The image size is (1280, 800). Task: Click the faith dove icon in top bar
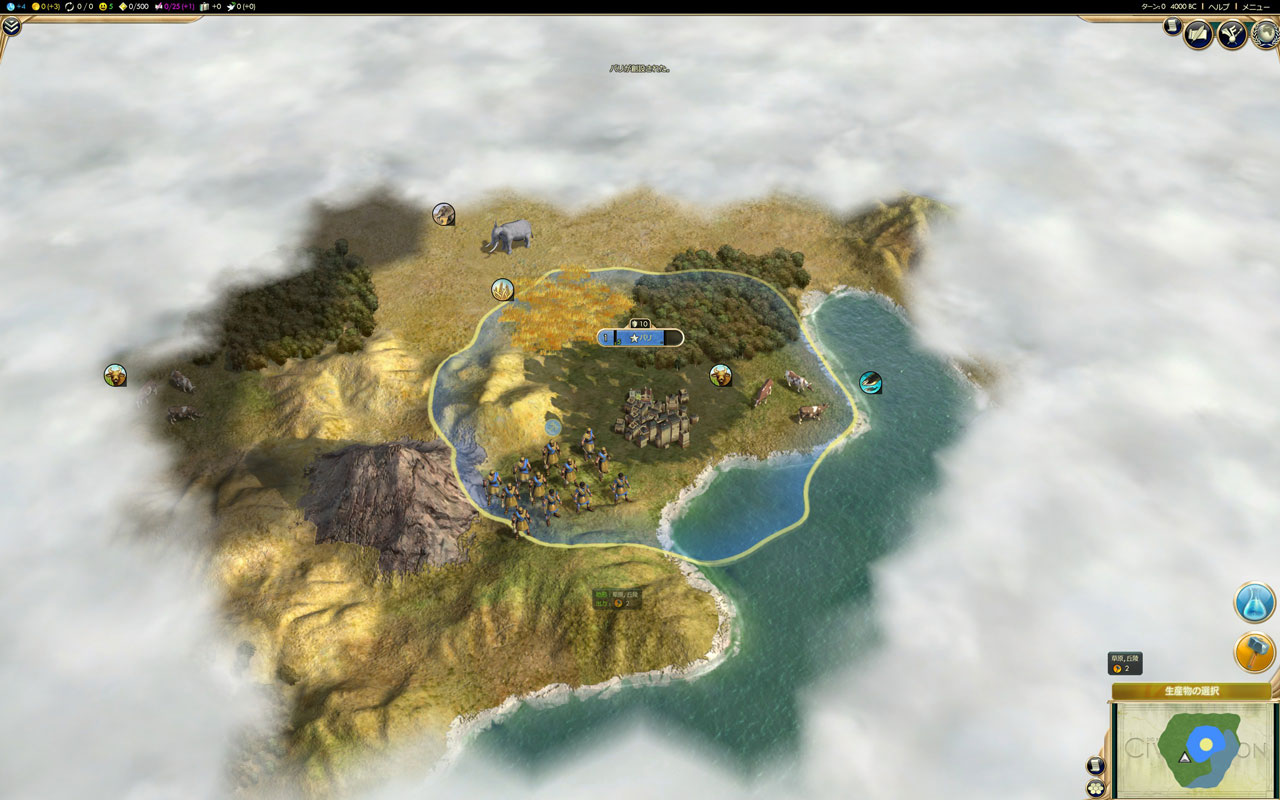(x=241, y=6)
